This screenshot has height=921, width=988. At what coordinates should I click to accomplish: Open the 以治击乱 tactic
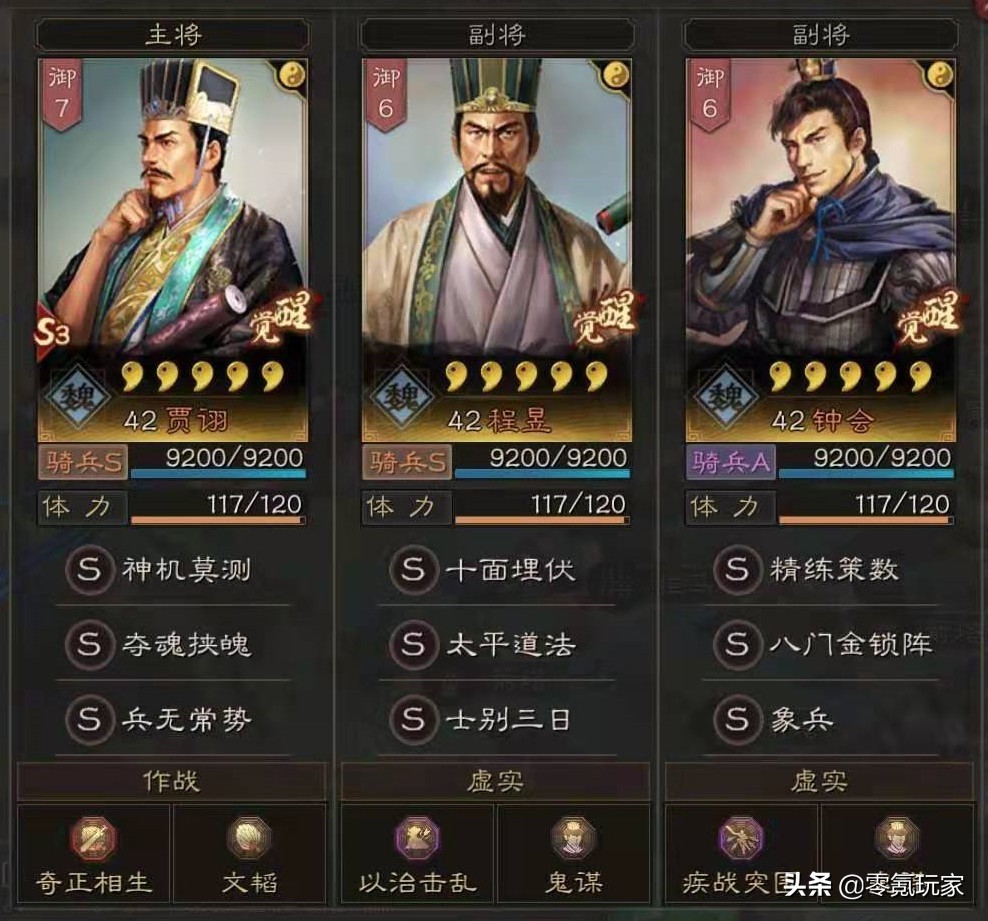pos(418,838)
